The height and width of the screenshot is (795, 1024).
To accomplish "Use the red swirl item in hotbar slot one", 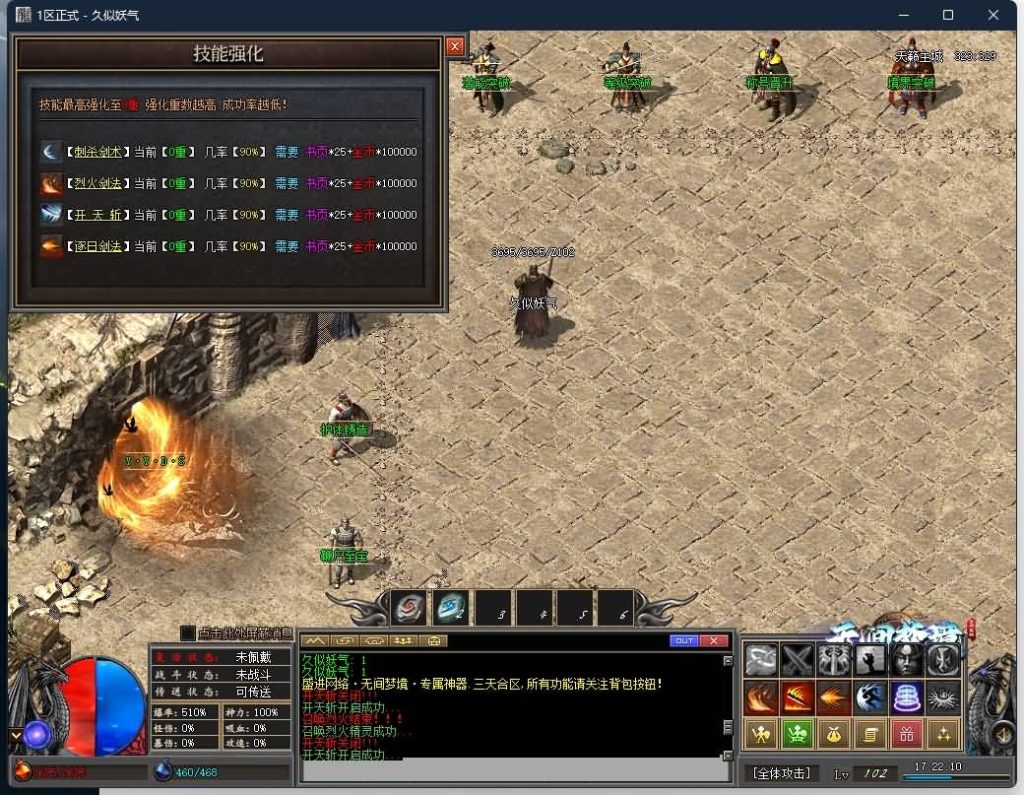I will (409, 607).
